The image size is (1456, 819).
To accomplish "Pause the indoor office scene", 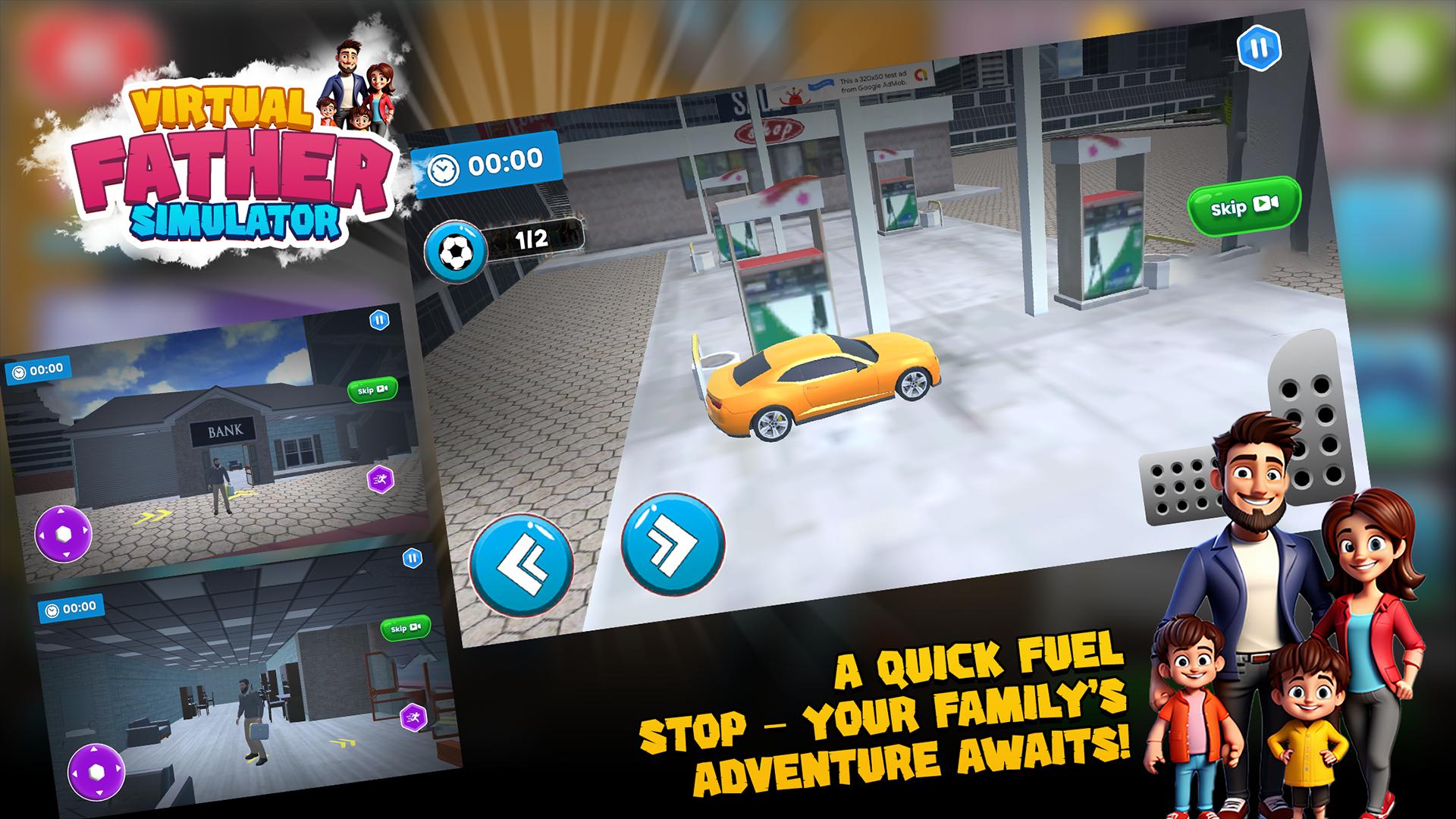I will tap(412, 559).
